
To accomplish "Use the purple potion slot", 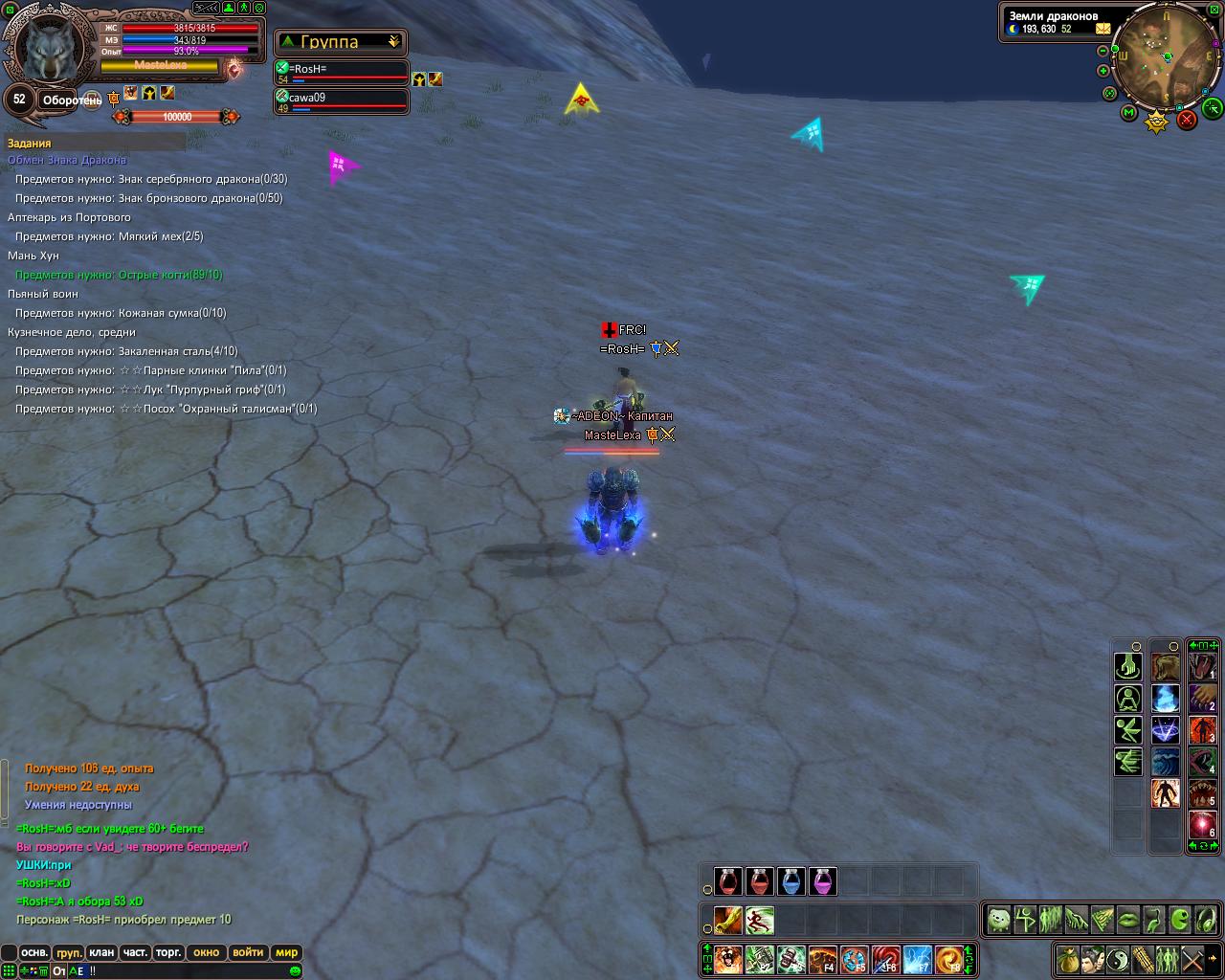I will coord(822,881).
